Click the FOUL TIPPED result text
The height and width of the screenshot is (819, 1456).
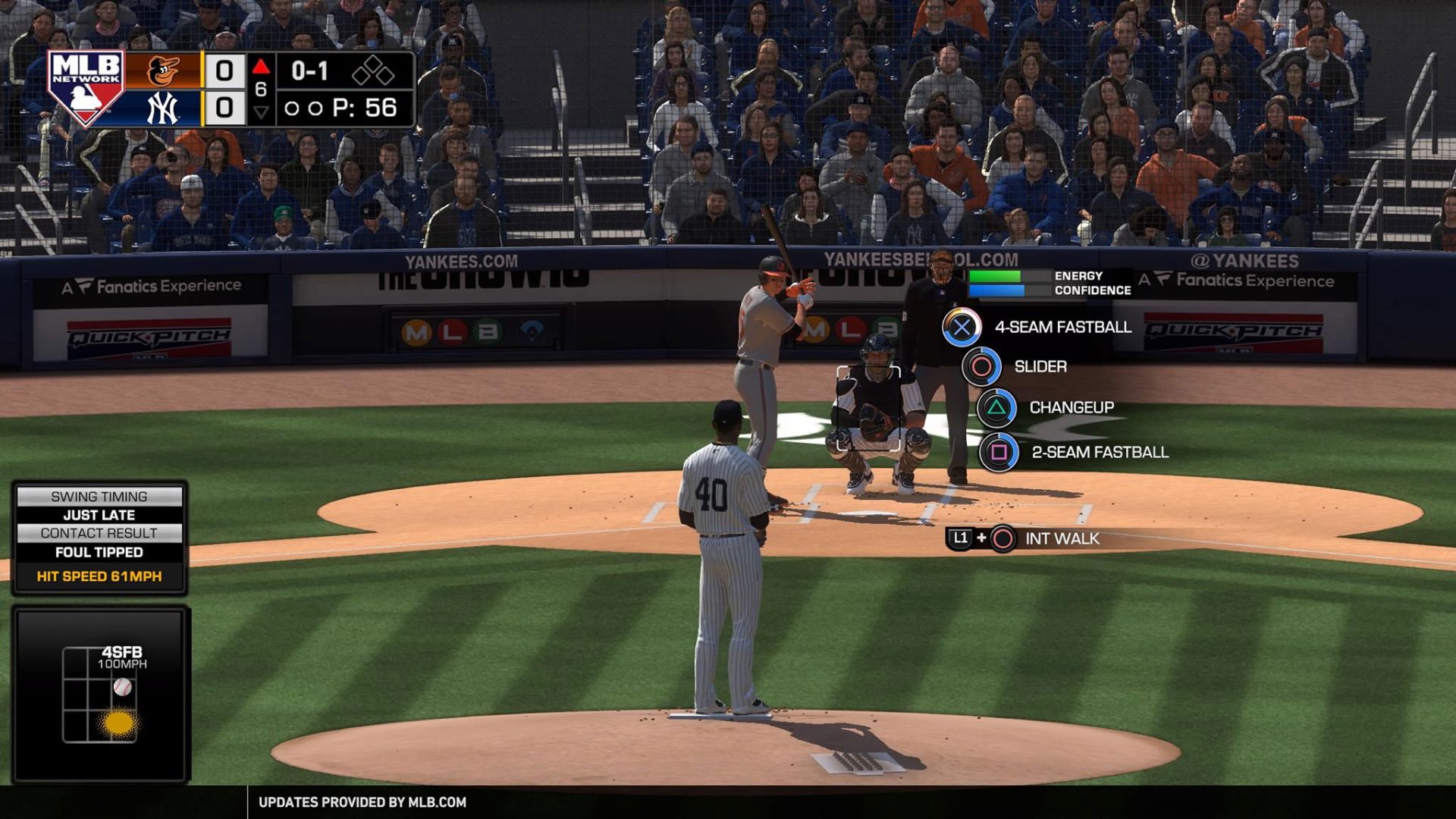click(x=99, y=553)
